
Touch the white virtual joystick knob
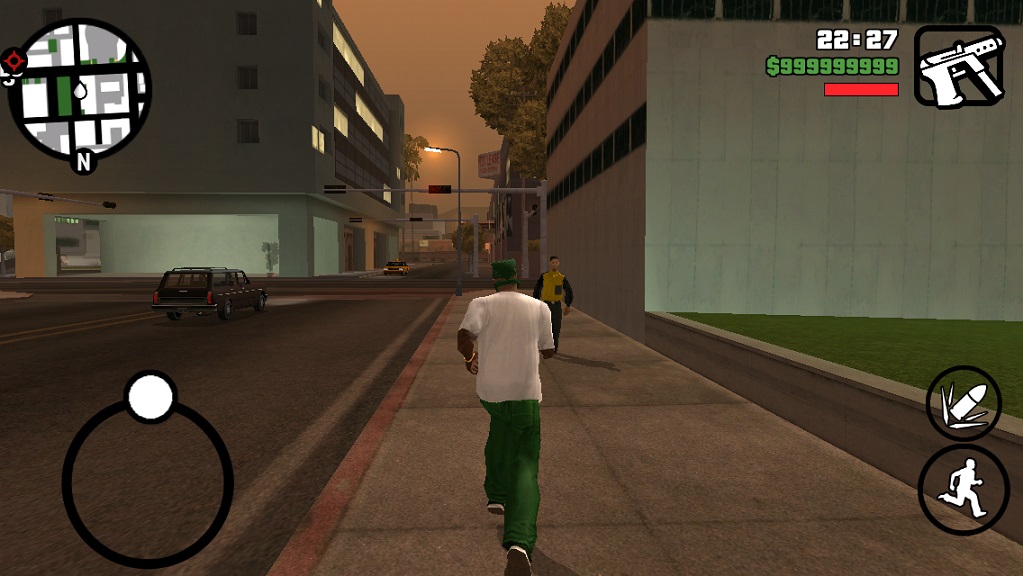151,397
